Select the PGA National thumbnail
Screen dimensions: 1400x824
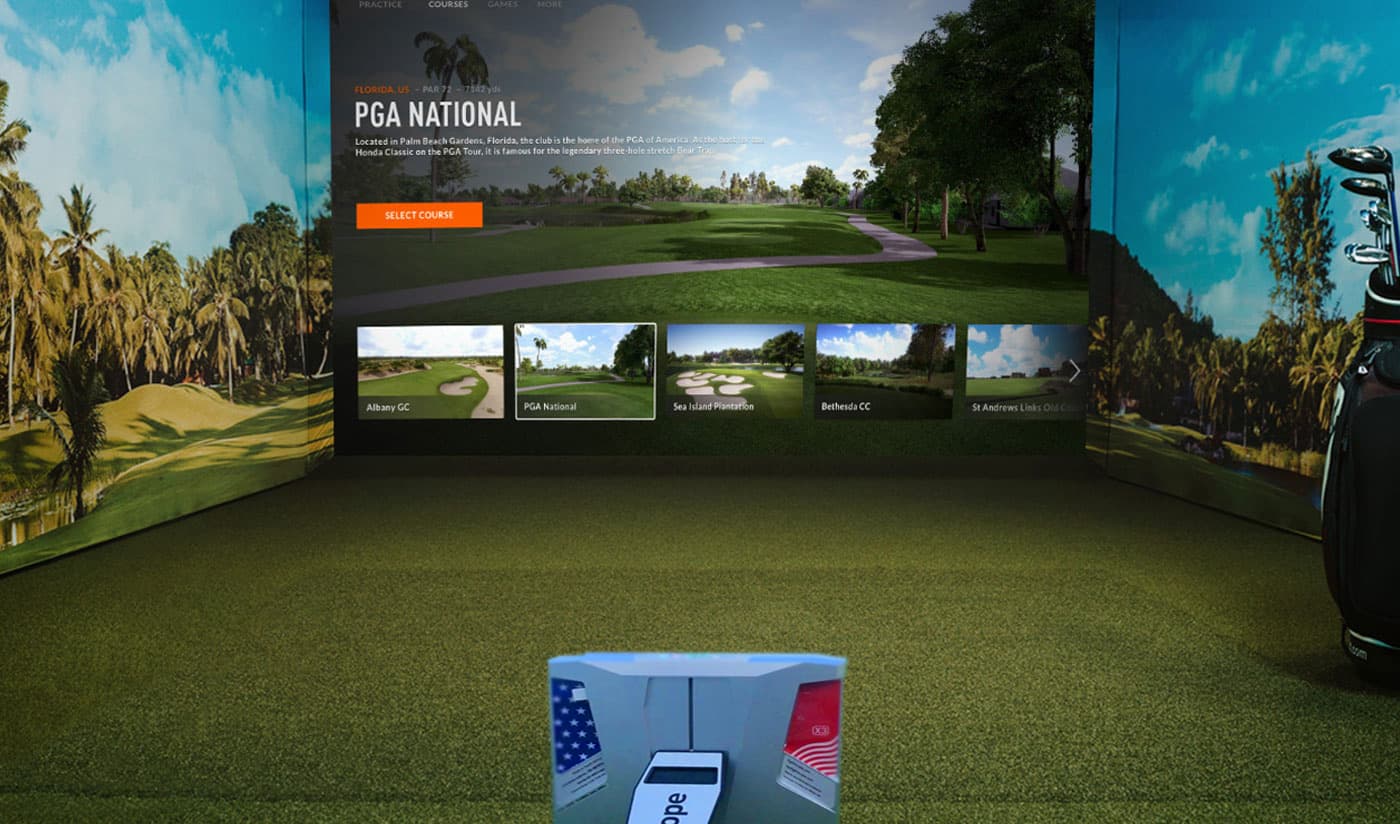pos(584,370)
